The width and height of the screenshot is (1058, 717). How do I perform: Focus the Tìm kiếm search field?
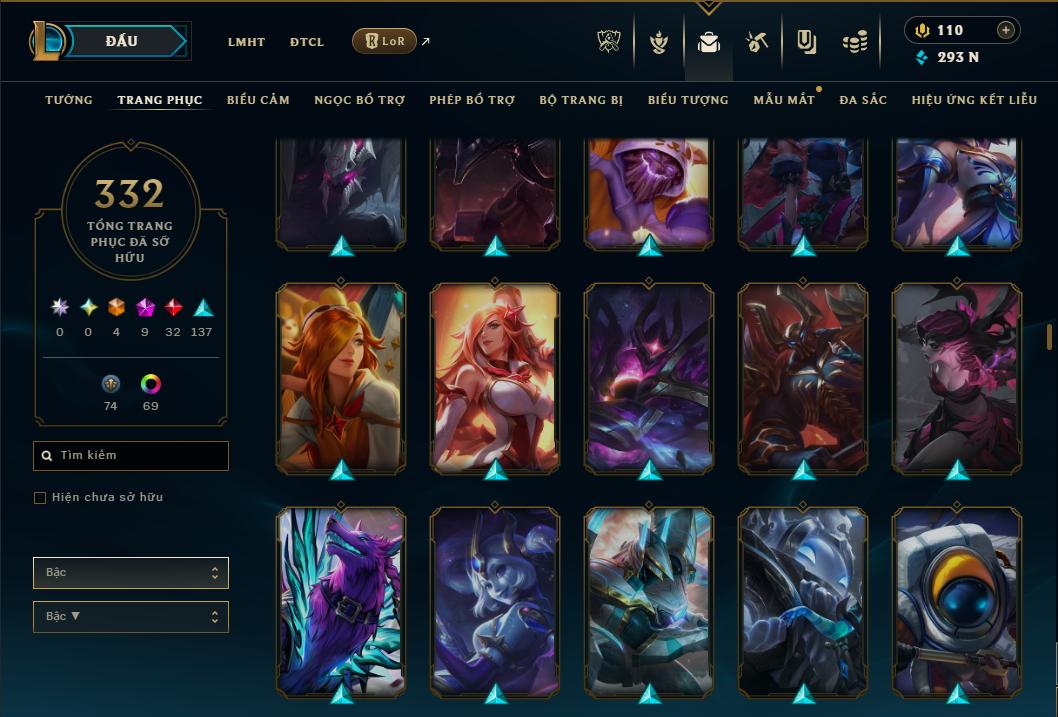coord(131,456)
